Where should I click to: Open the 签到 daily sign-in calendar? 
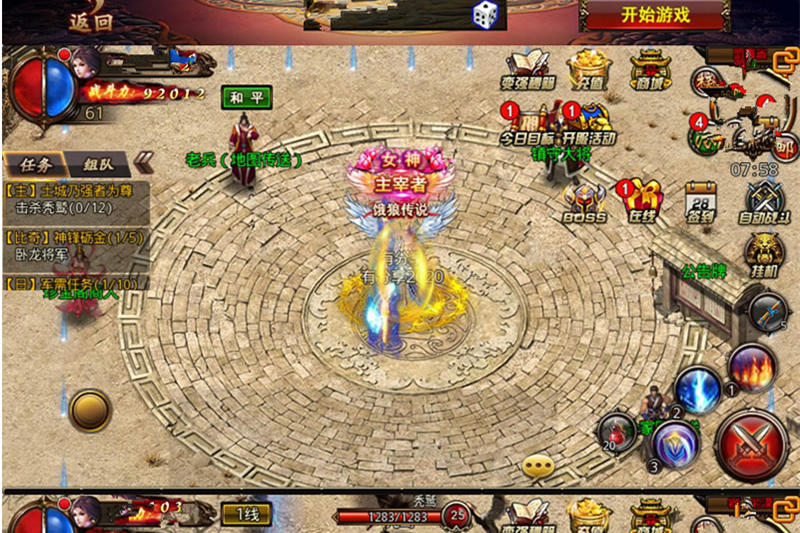701,202
